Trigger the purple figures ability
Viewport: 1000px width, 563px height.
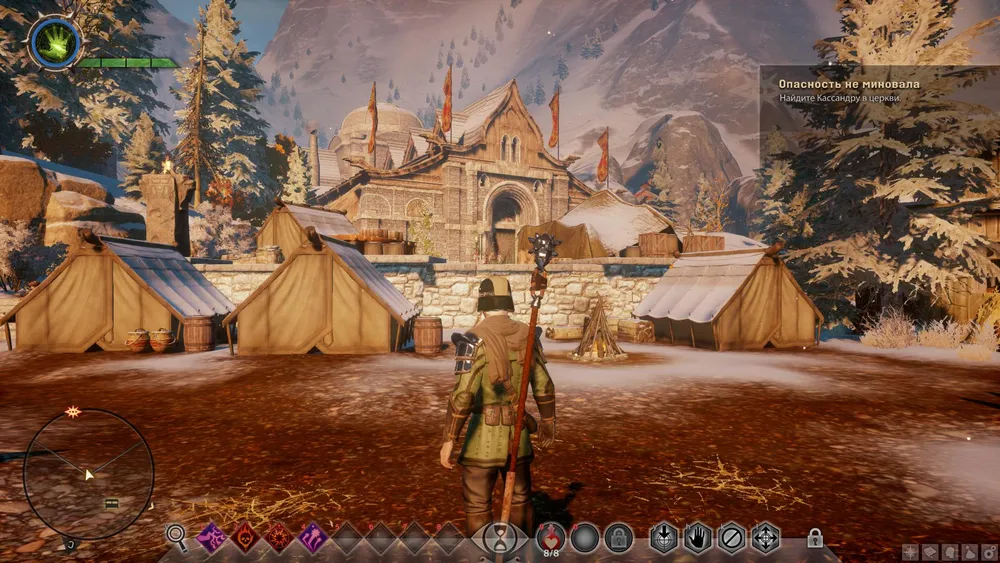point(313,537)
